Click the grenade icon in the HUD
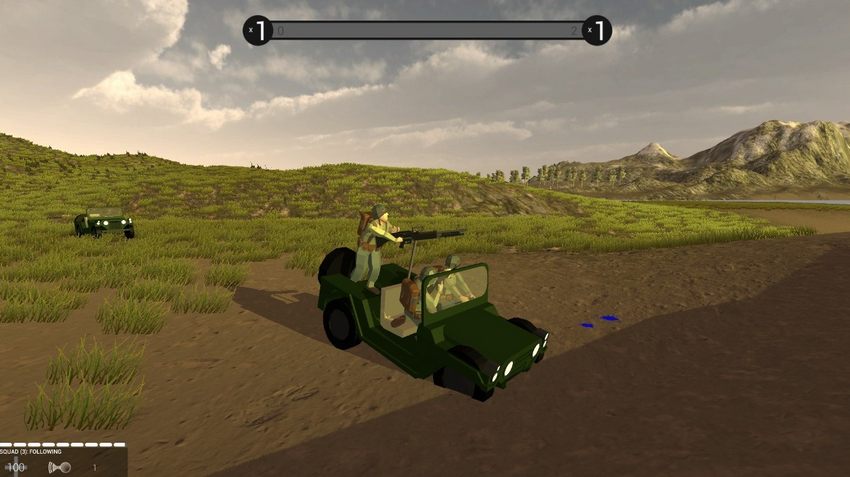This screenshot has width=850, height=477. pos(61,467)
